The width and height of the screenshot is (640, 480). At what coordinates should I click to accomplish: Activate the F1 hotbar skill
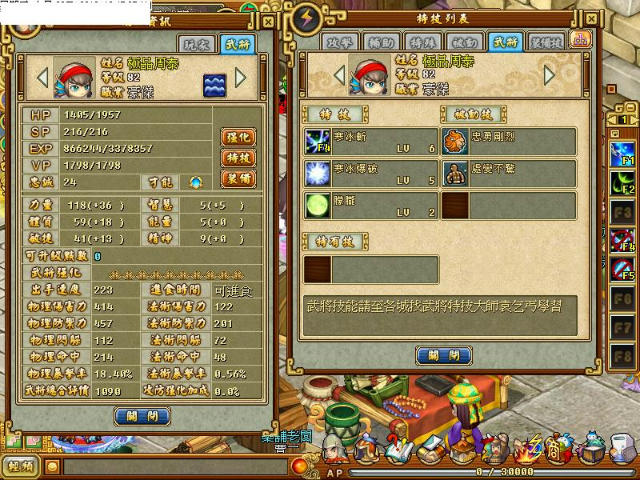pos(623,154)
